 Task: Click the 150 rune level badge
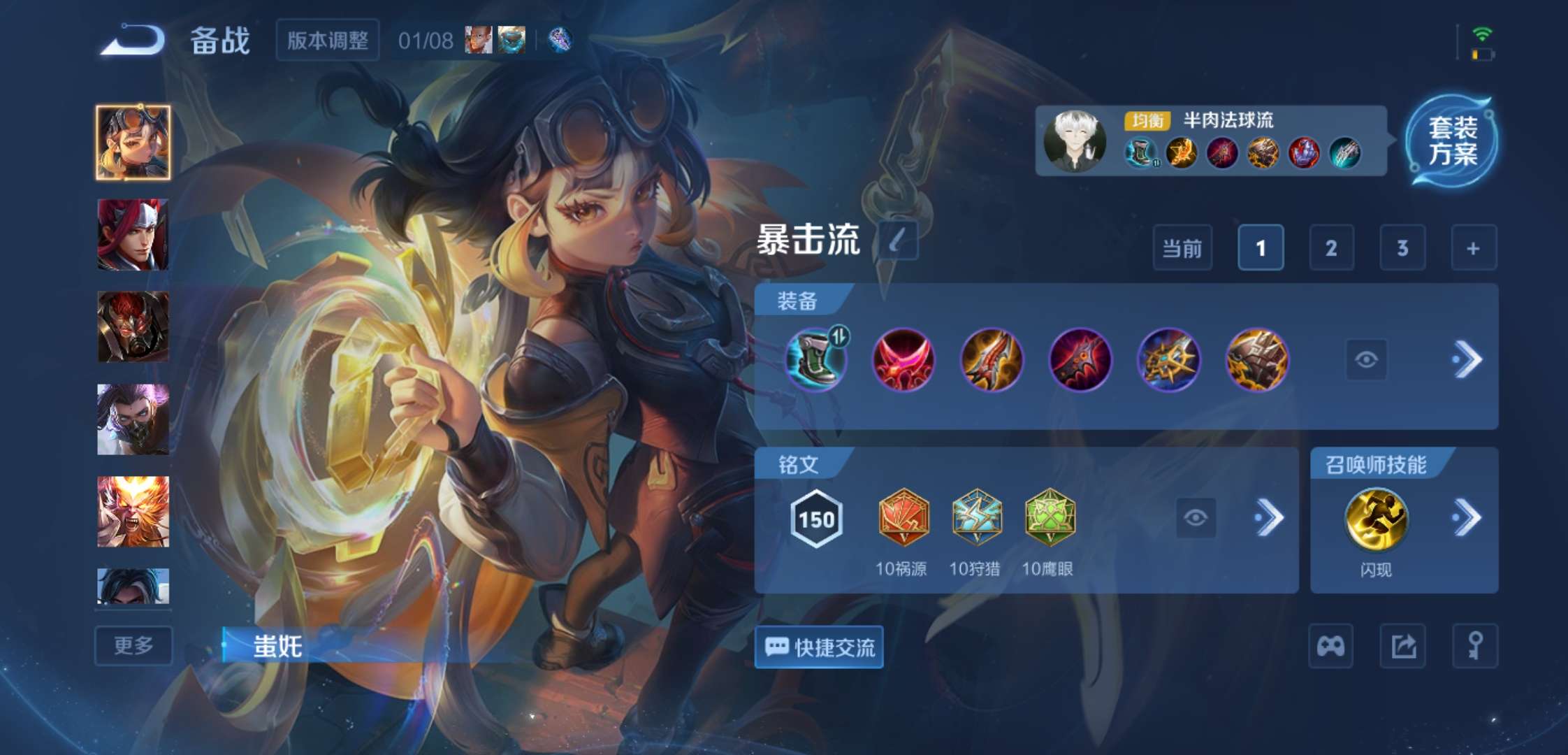click(x=816, y=517)
